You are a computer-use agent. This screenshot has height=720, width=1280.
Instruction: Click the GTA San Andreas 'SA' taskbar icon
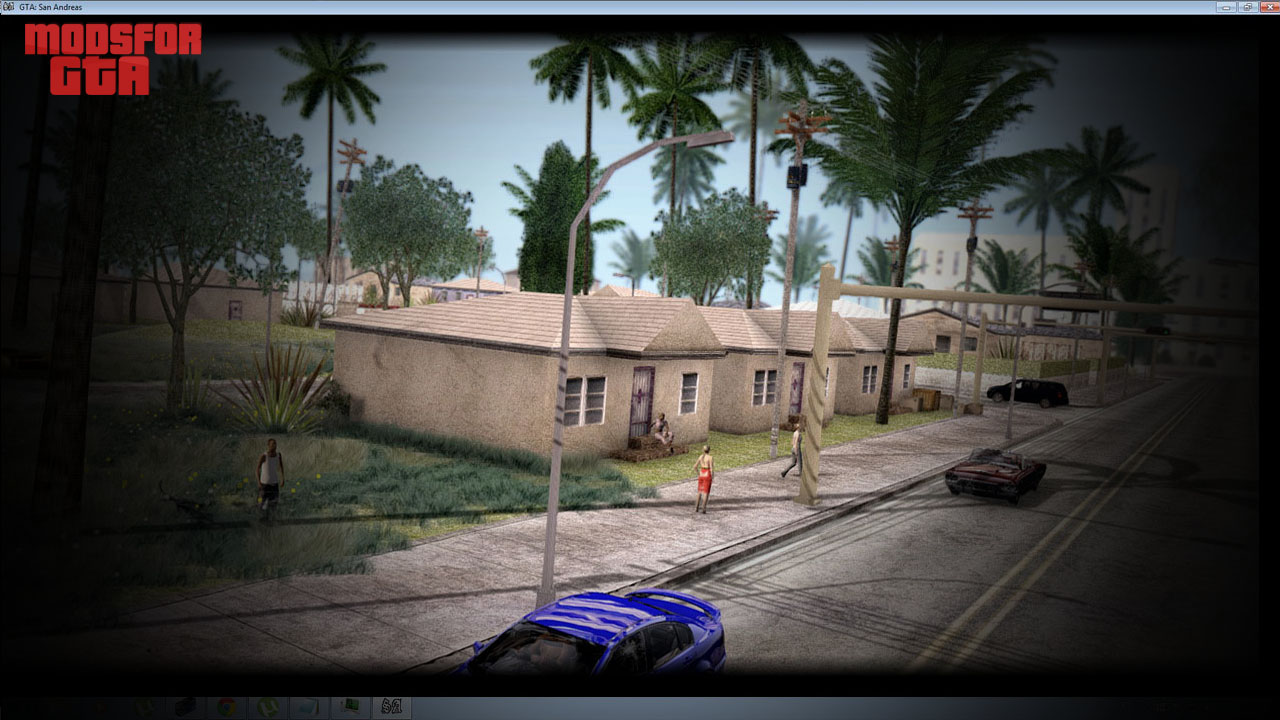click(392, 706)
